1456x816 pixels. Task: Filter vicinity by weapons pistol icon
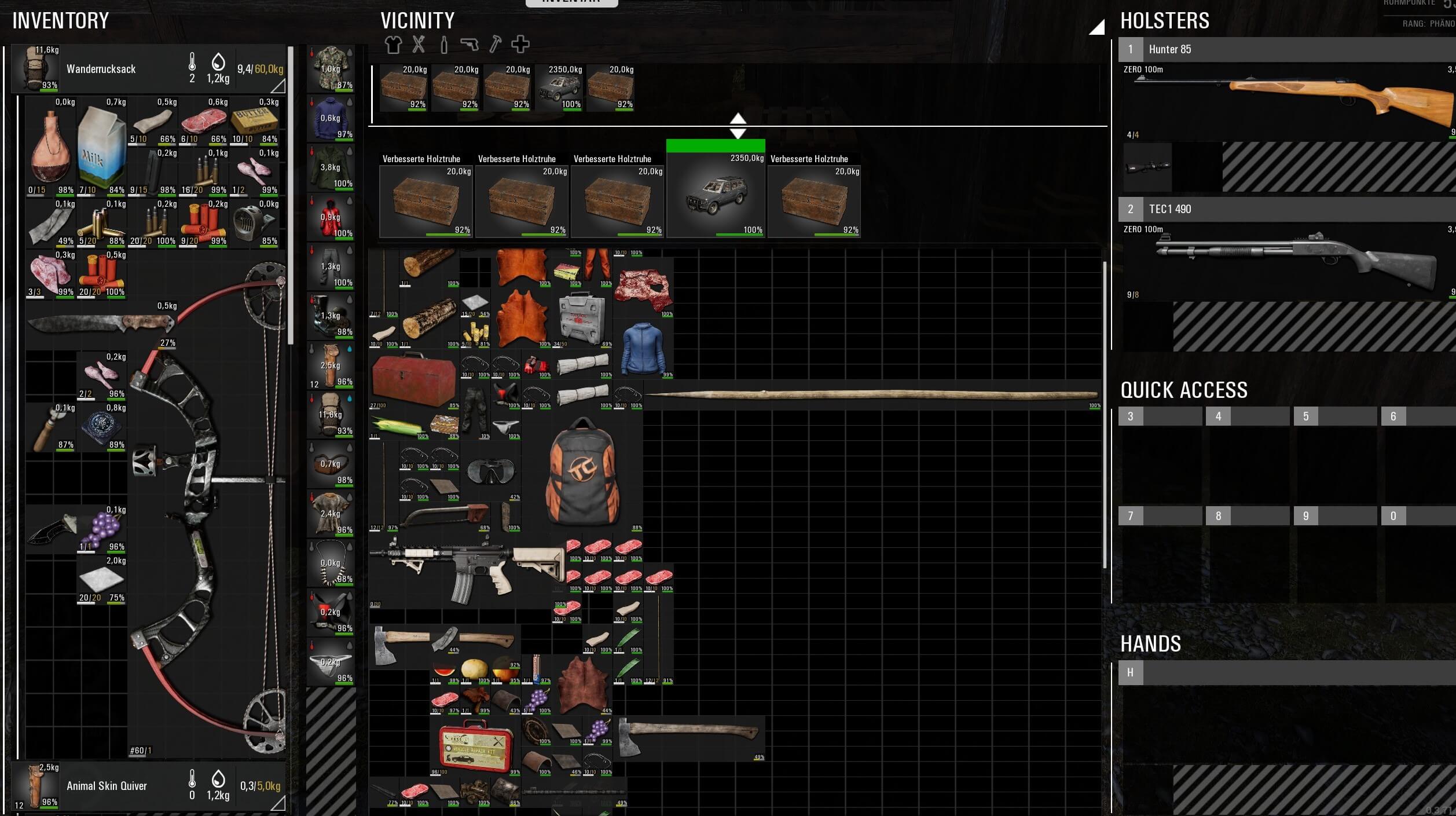(x=470, y=45)
